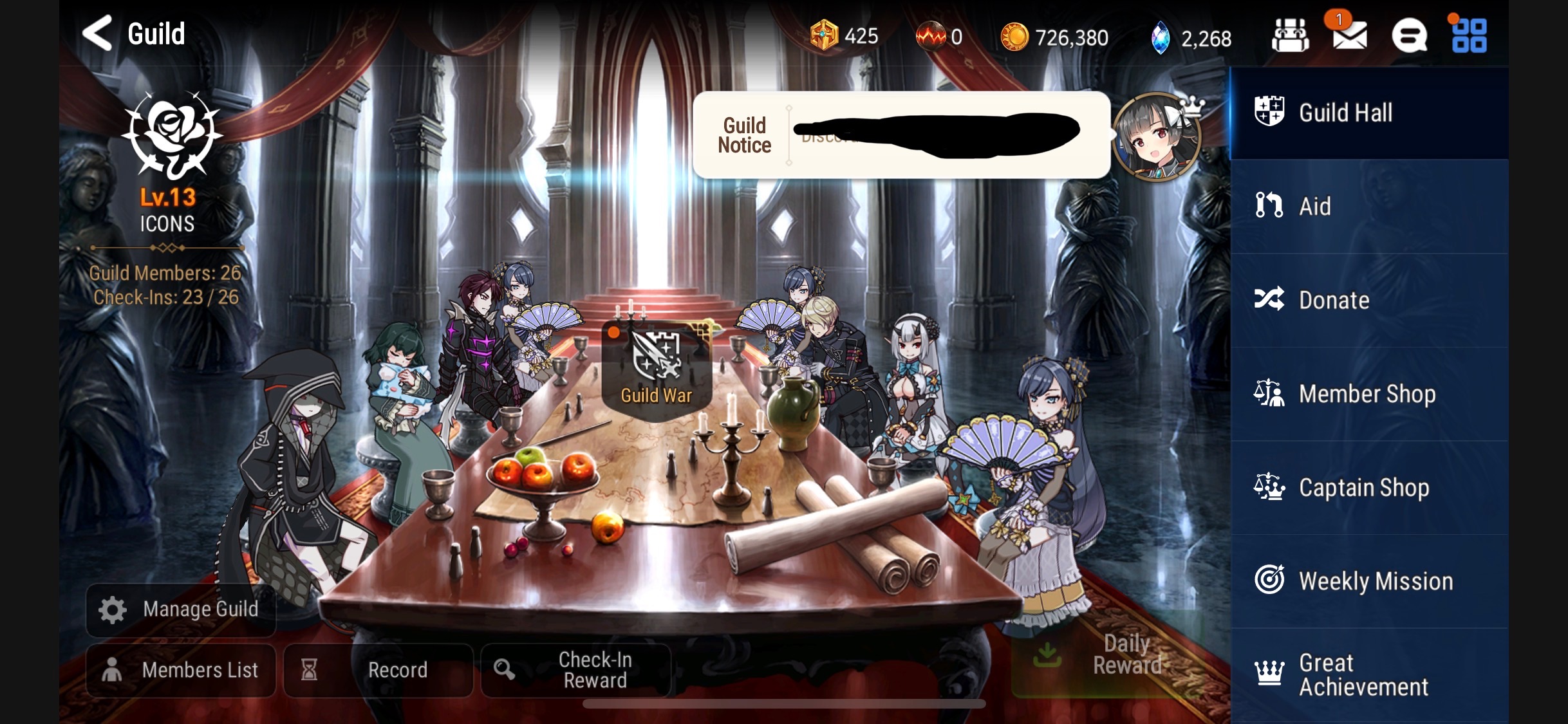Select the Aid menu icon
This screenshot has width=1568, height=724.
click(1269, 206)
